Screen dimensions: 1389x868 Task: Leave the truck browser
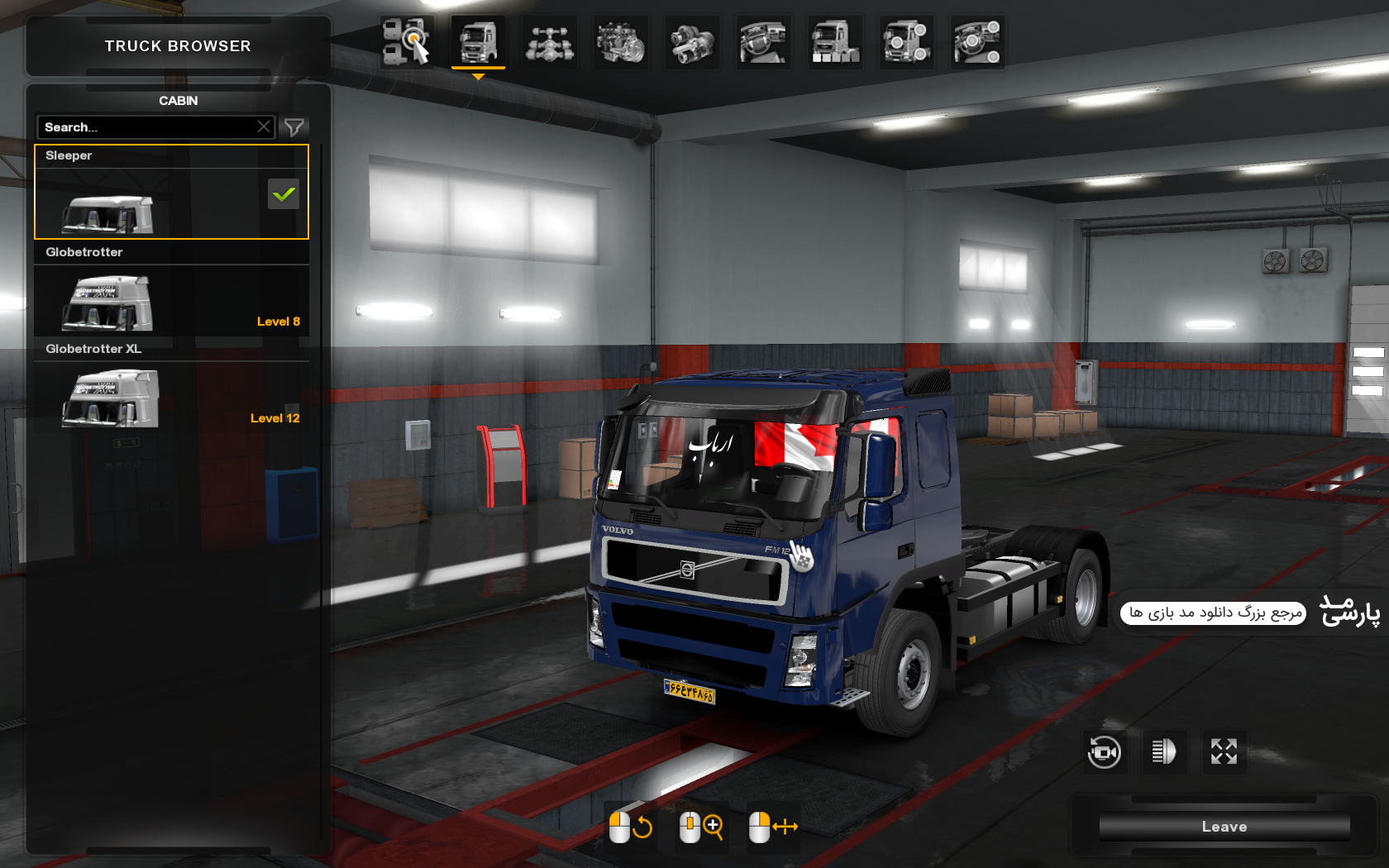coord(1224,827)
